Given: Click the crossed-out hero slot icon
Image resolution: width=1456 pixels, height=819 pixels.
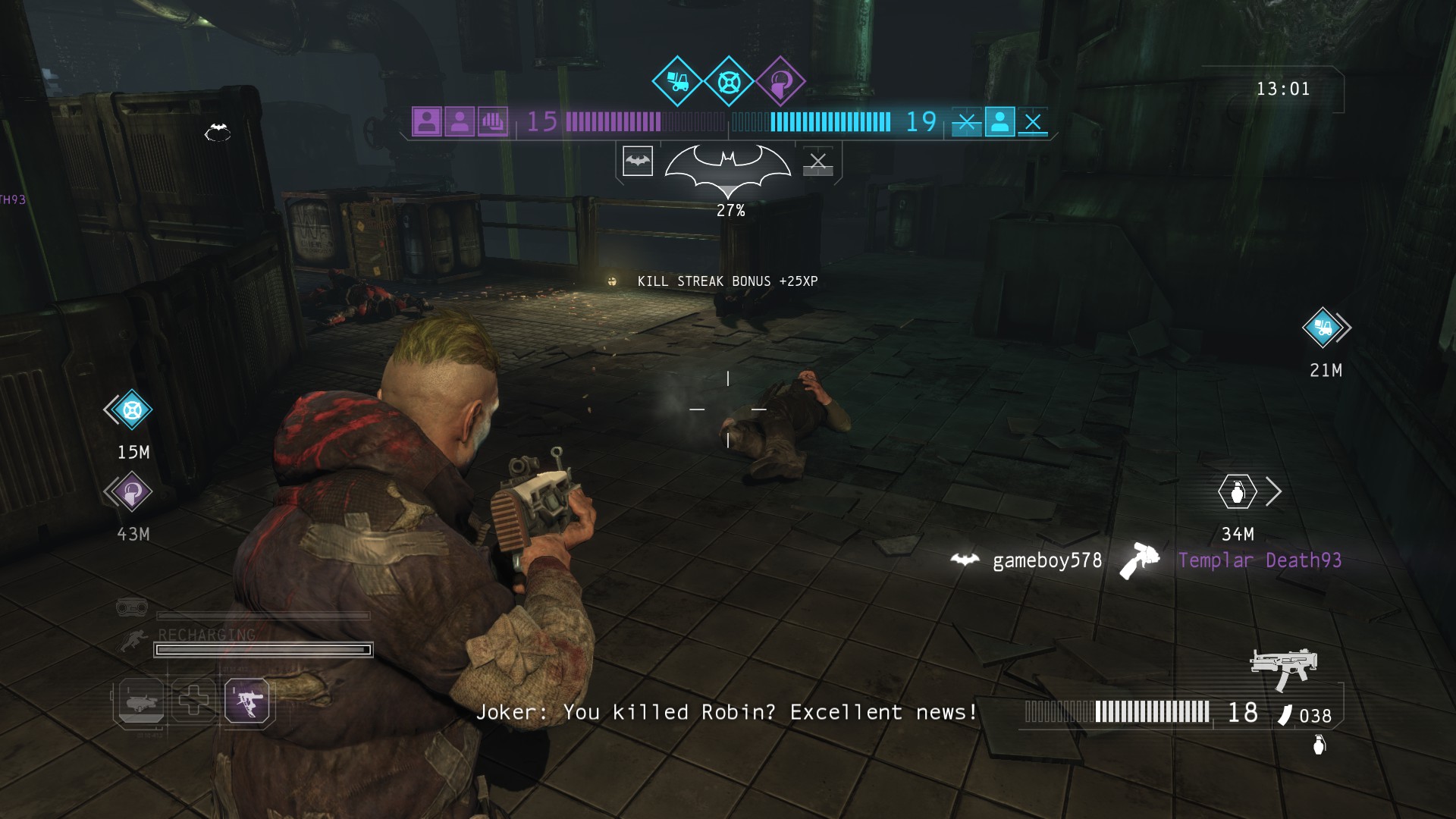Looking at the screenshot, I should click(x=817, y=161).
